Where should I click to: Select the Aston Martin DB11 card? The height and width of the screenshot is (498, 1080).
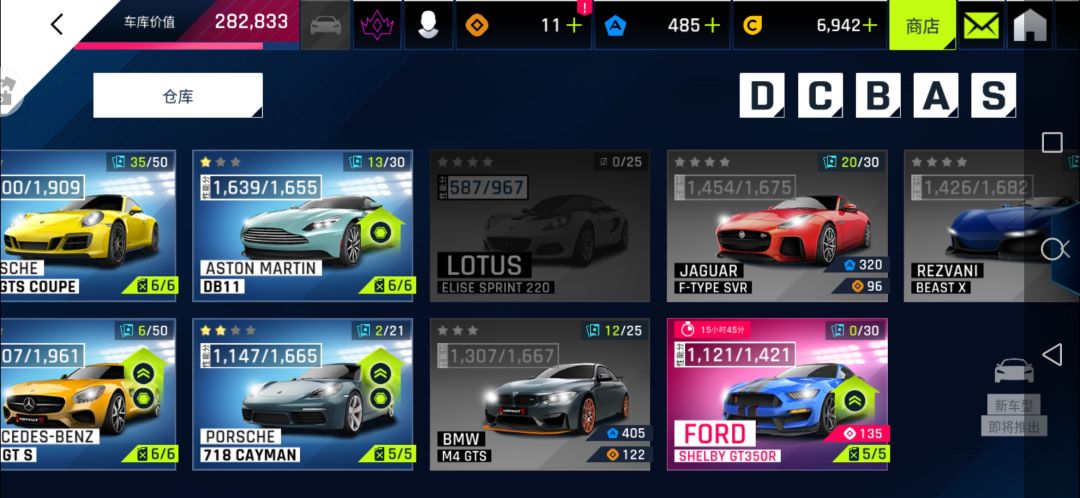click(302, 225)
